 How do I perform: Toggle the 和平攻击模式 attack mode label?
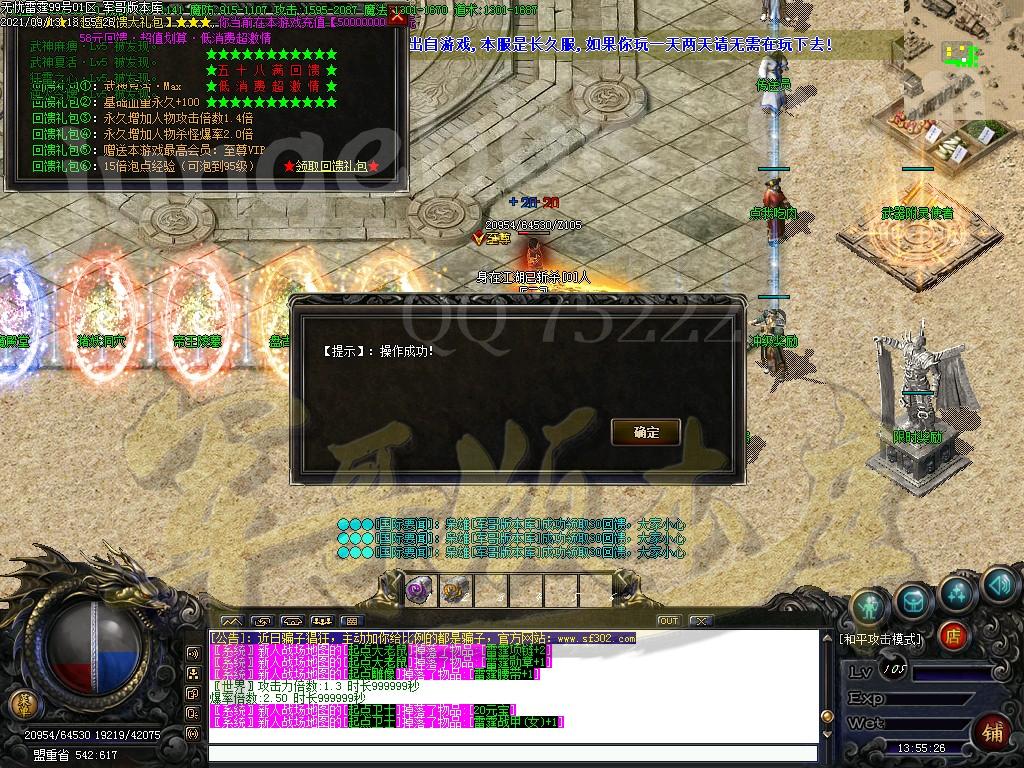881,639
